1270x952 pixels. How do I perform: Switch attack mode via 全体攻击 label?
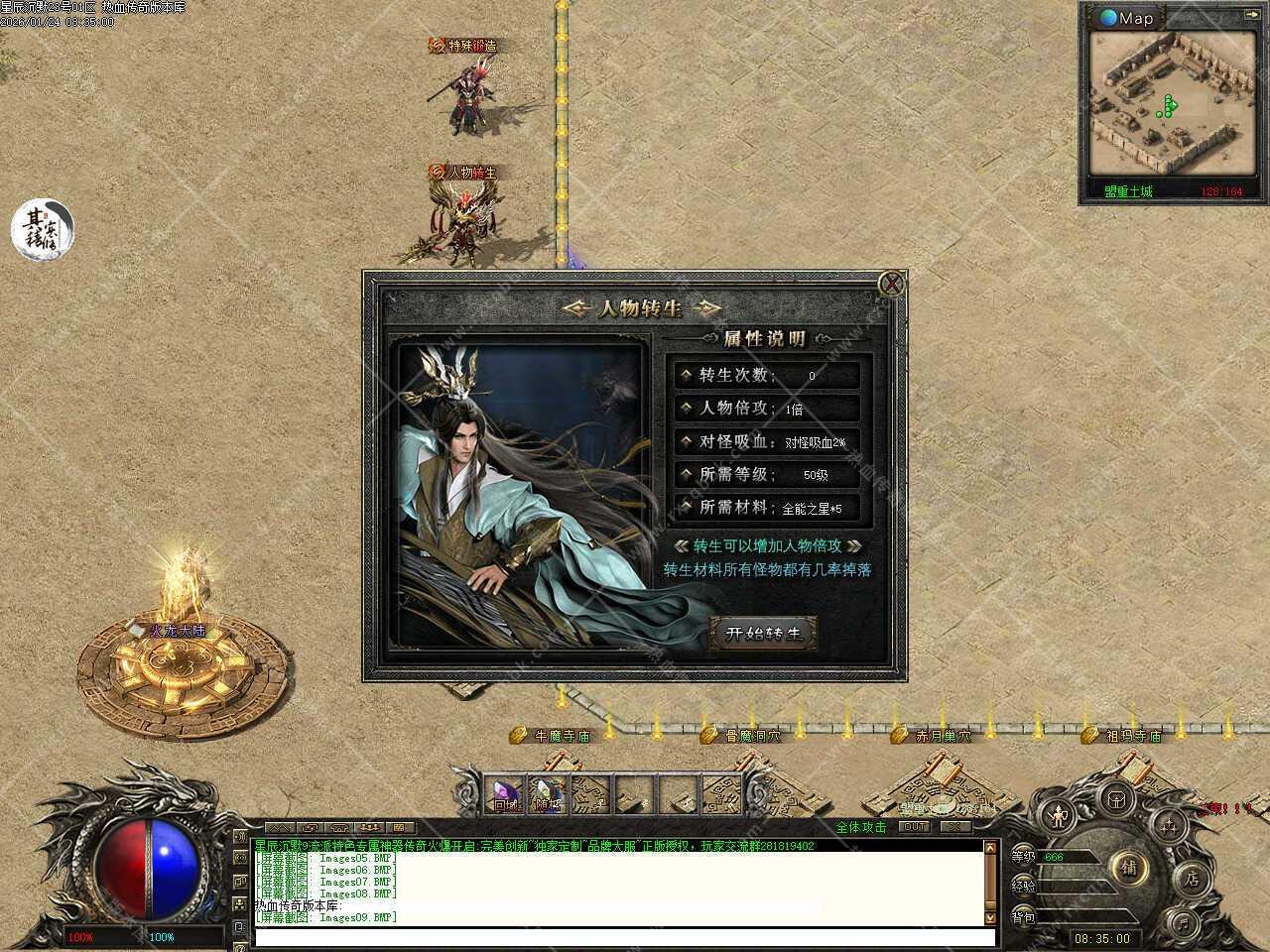coord(861,827)
